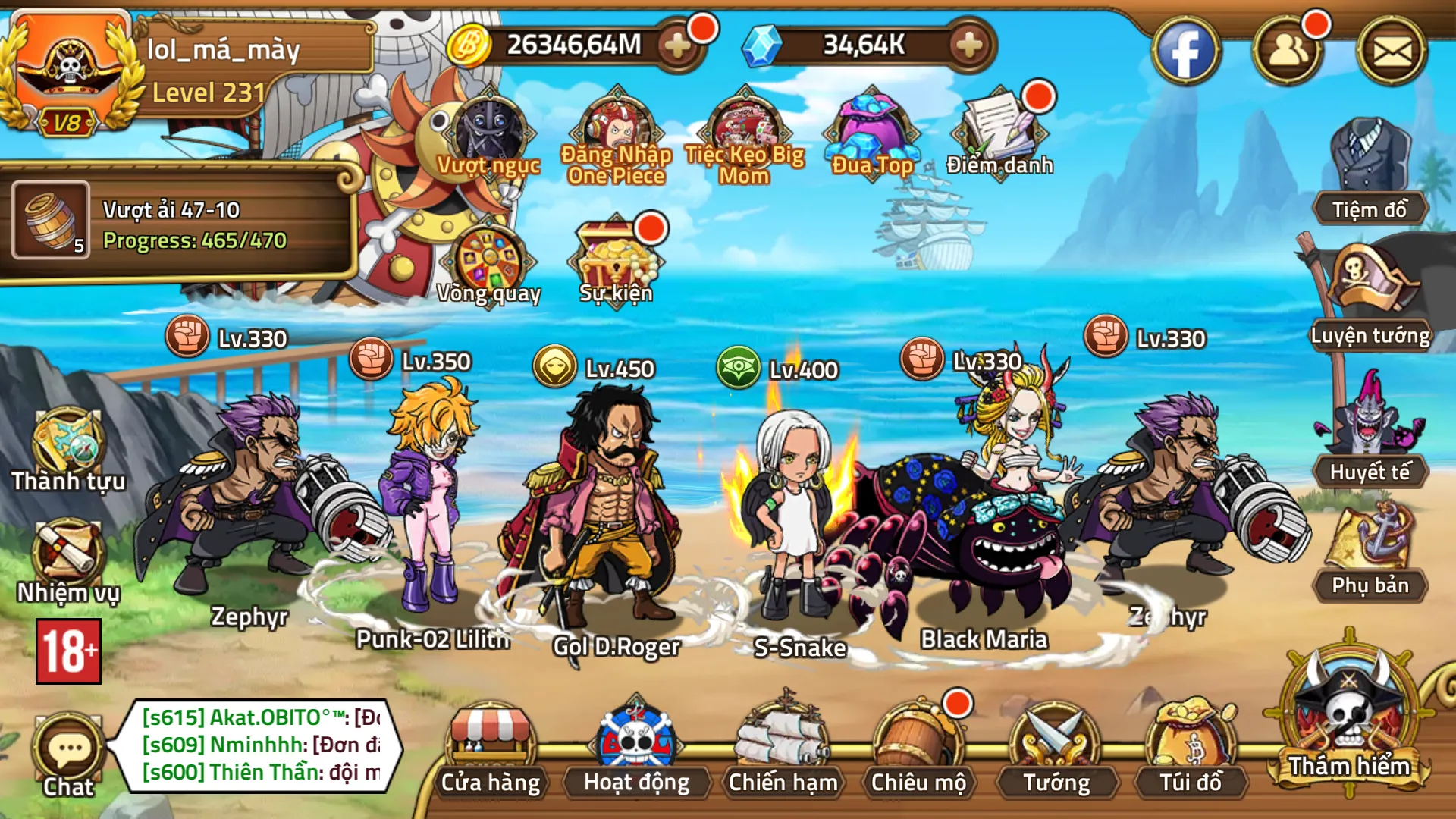1456x819 pixels.
Task: Open the mail envelope inbox
Action: click(1392, 52)
